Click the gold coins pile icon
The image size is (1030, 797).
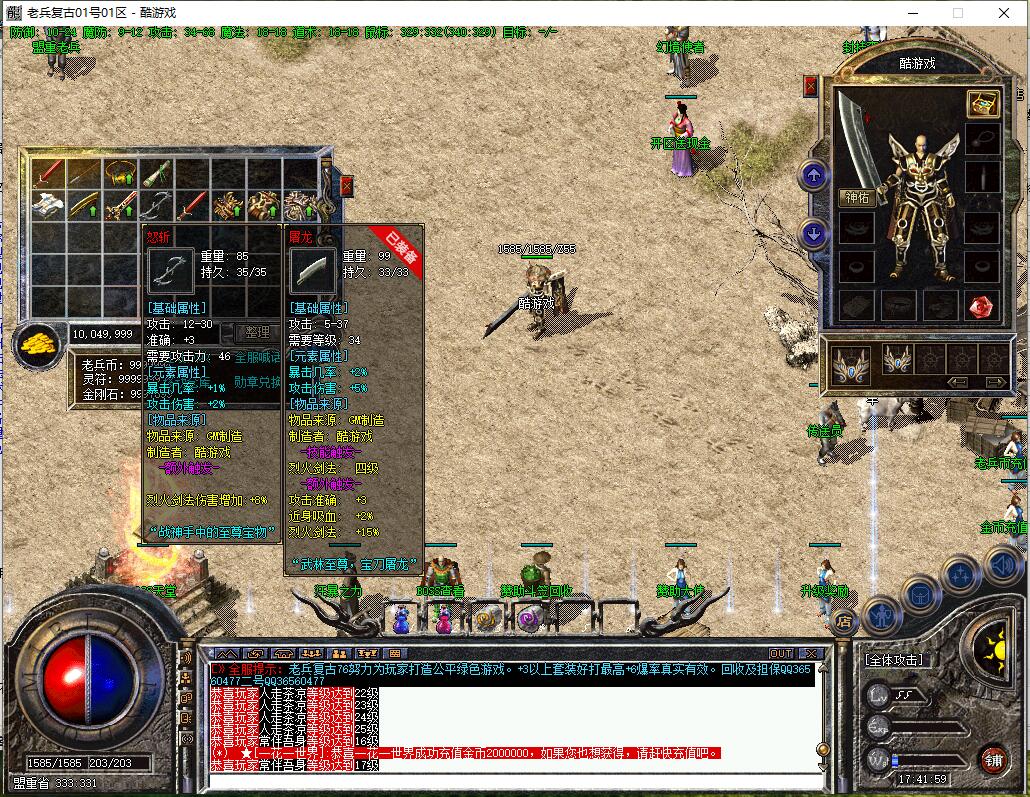coord(38,344)
